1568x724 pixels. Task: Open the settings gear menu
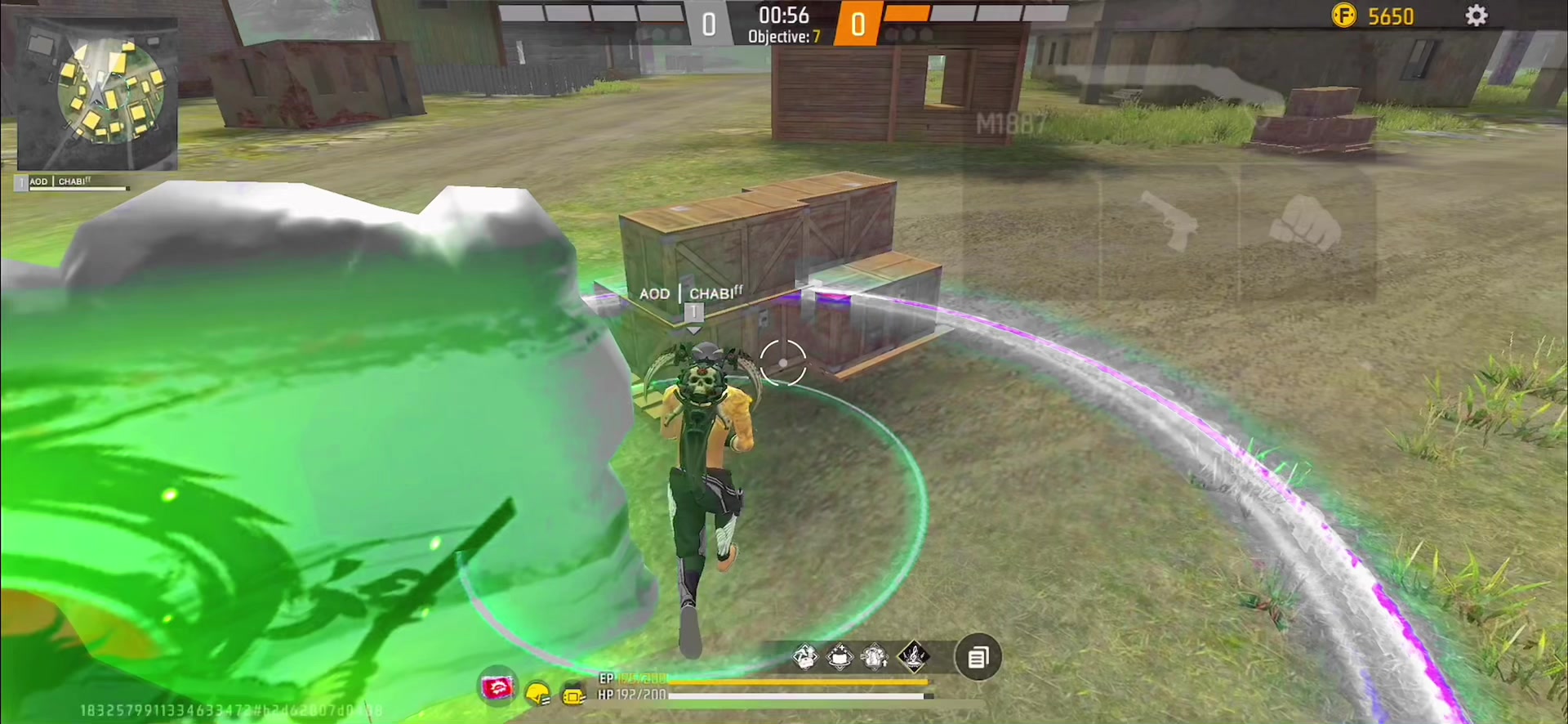(1476, 16)
